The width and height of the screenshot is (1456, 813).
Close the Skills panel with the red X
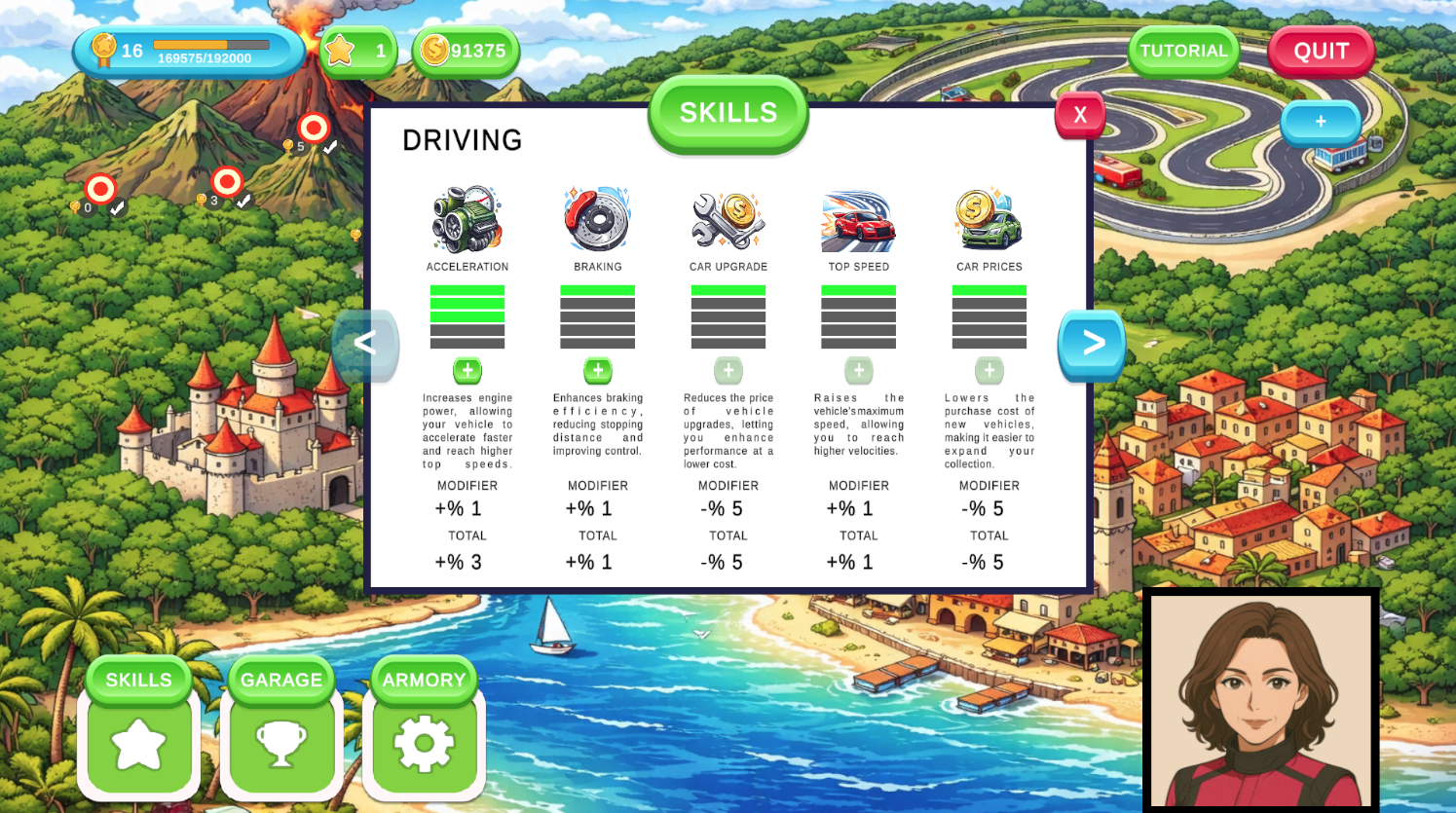click(1079, 115)
